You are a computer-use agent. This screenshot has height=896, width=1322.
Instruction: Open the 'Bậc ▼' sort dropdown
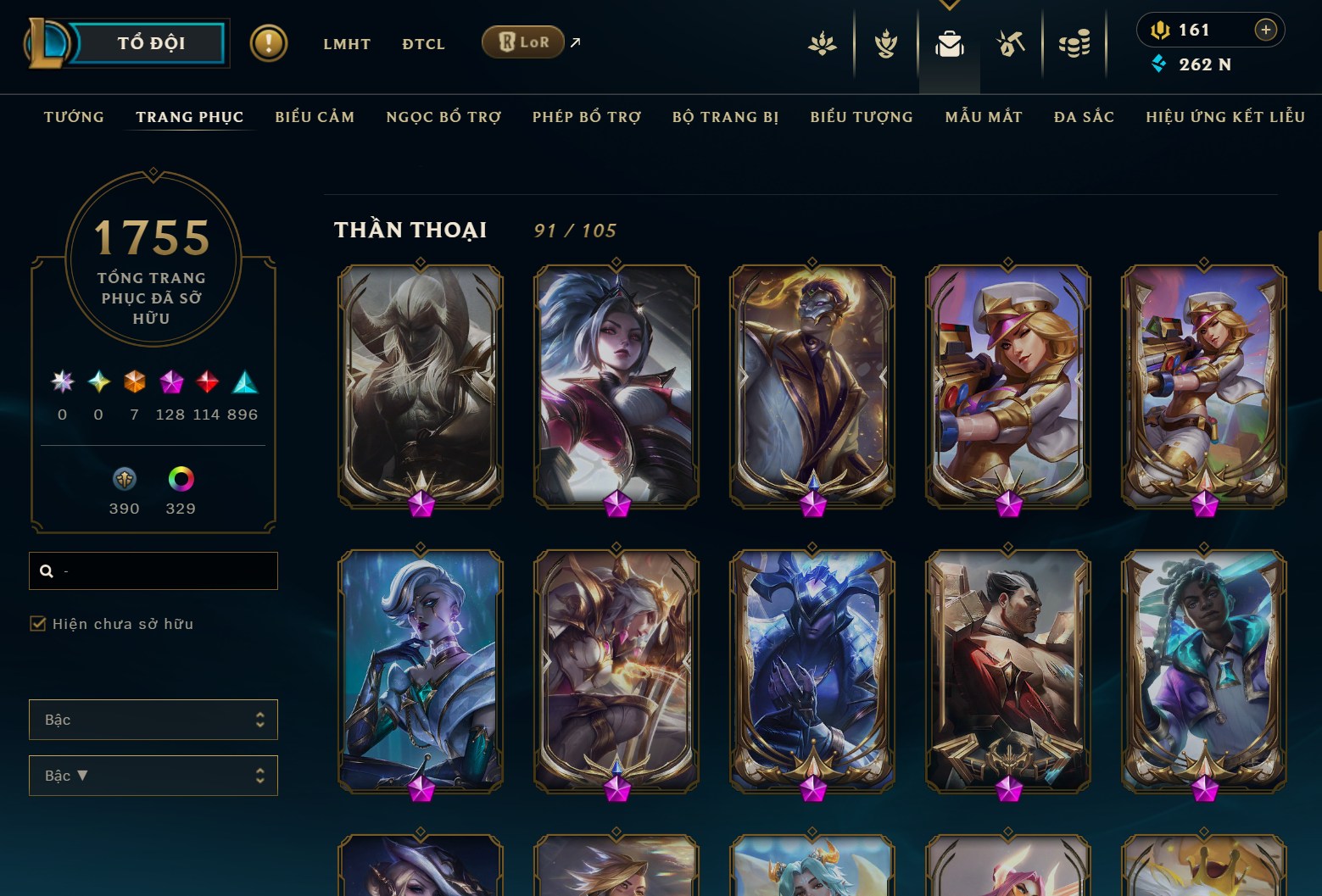(x=153, y=775)
